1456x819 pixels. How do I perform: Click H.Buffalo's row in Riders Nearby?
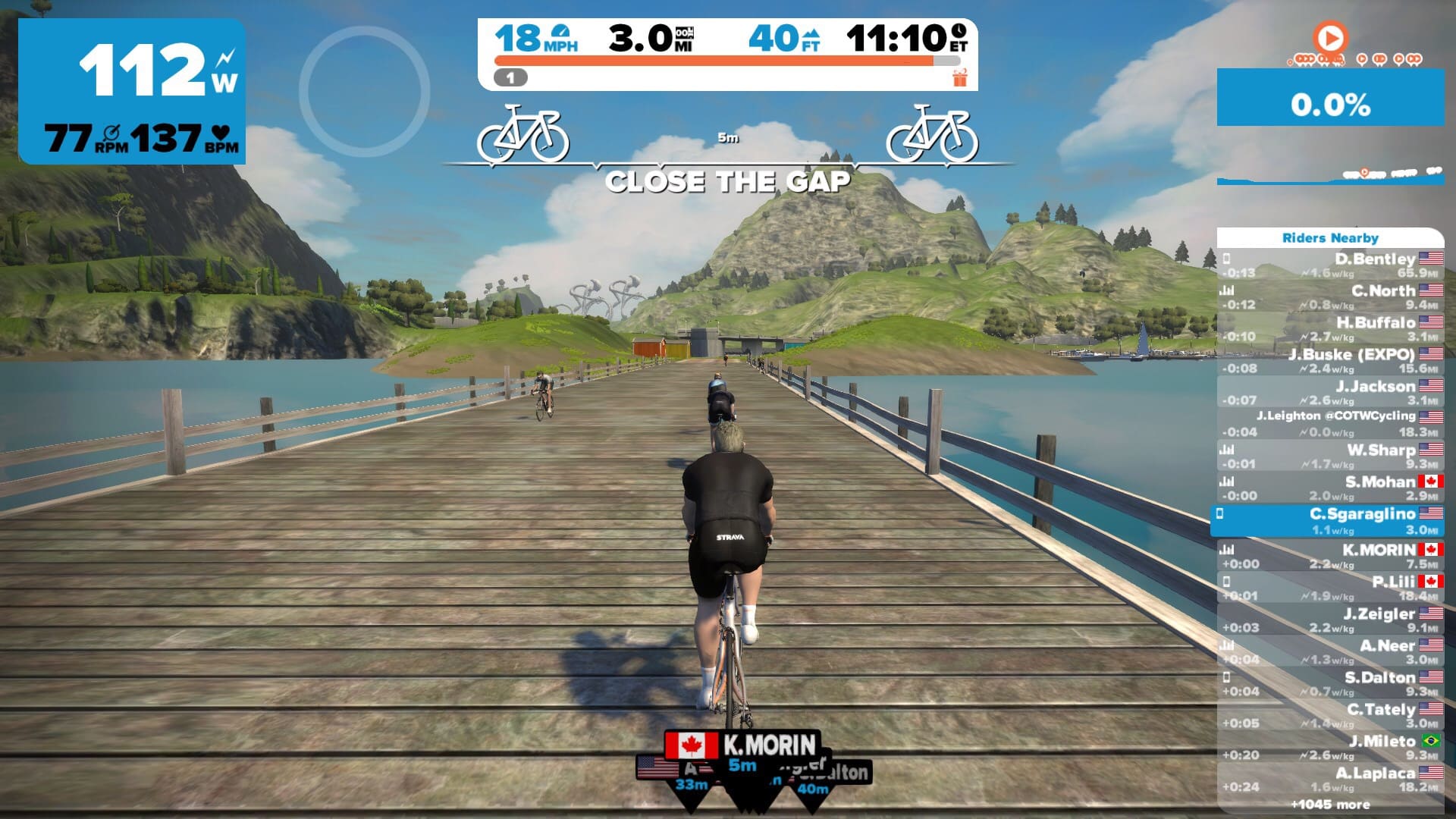tap(1330, 329)
